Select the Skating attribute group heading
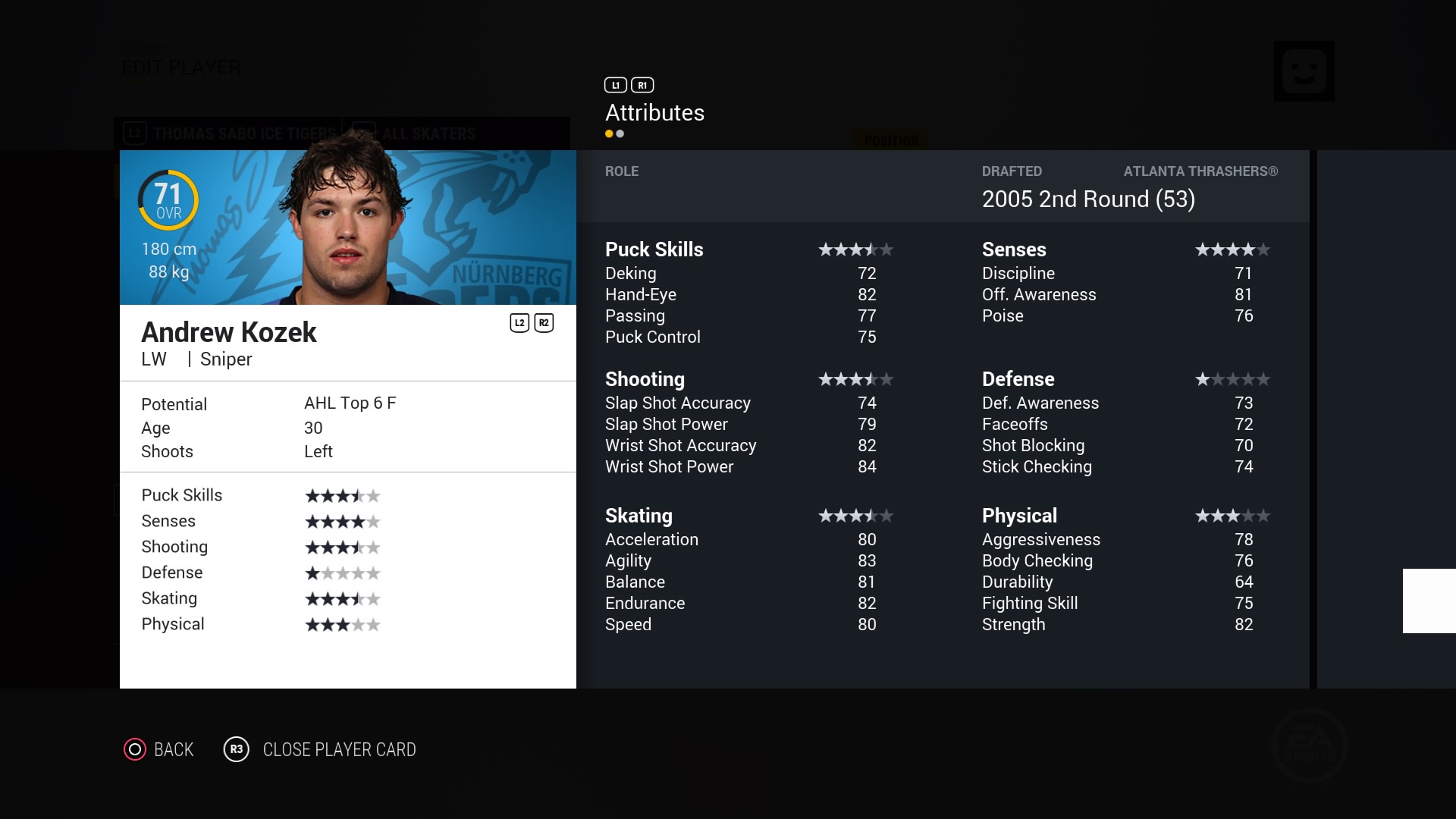The height and width of the screenshot is (819, 1456). 639,516
